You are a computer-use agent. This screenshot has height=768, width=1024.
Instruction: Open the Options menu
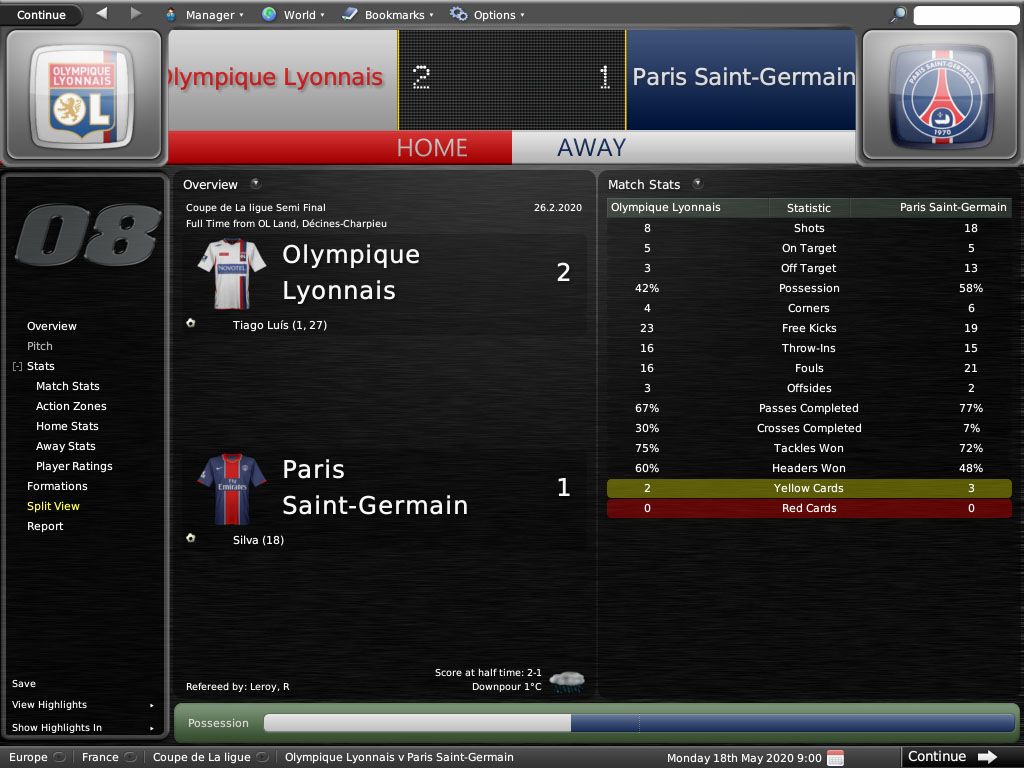(x=487, y=15)
